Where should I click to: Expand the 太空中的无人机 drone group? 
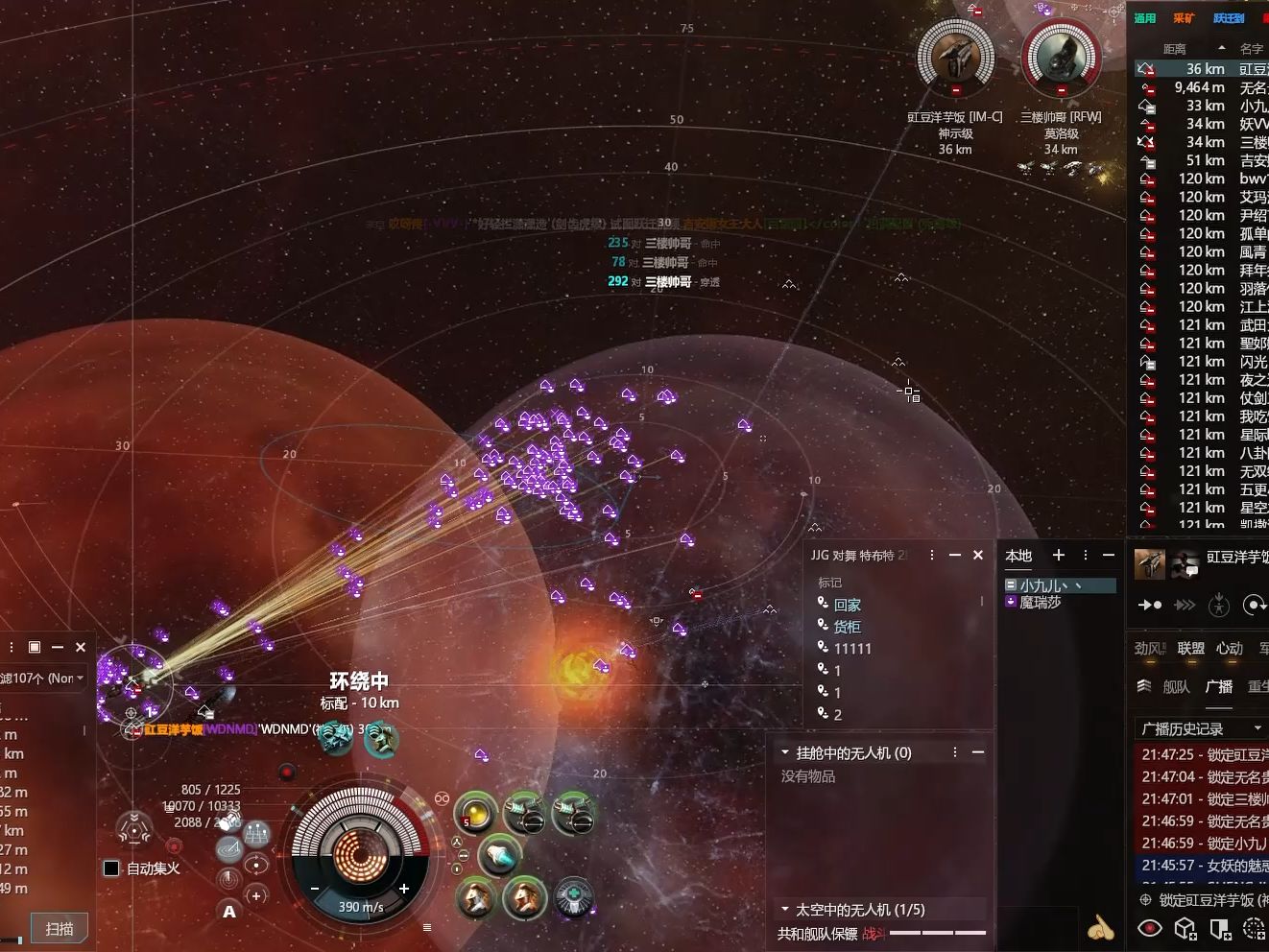pos(785,909)
